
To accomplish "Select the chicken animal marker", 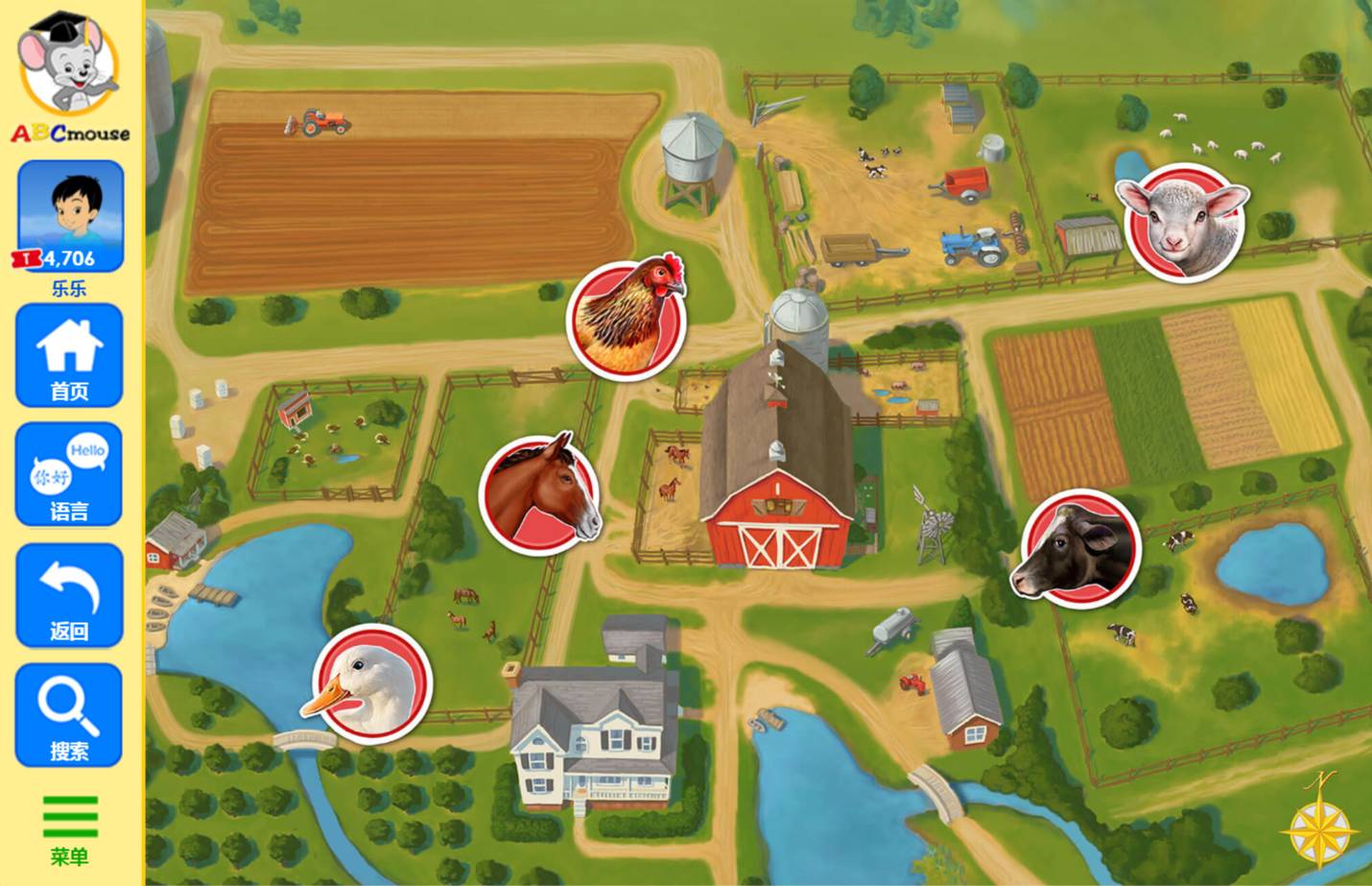I will point(627,317).
